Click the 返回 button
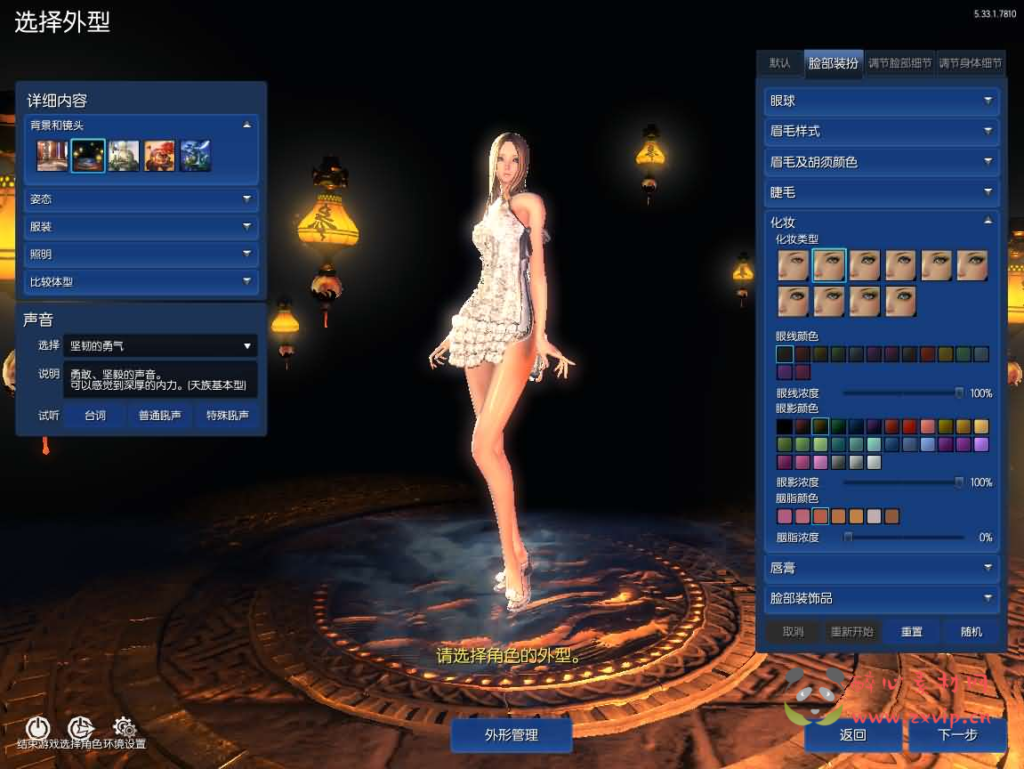 coord(853,735)
